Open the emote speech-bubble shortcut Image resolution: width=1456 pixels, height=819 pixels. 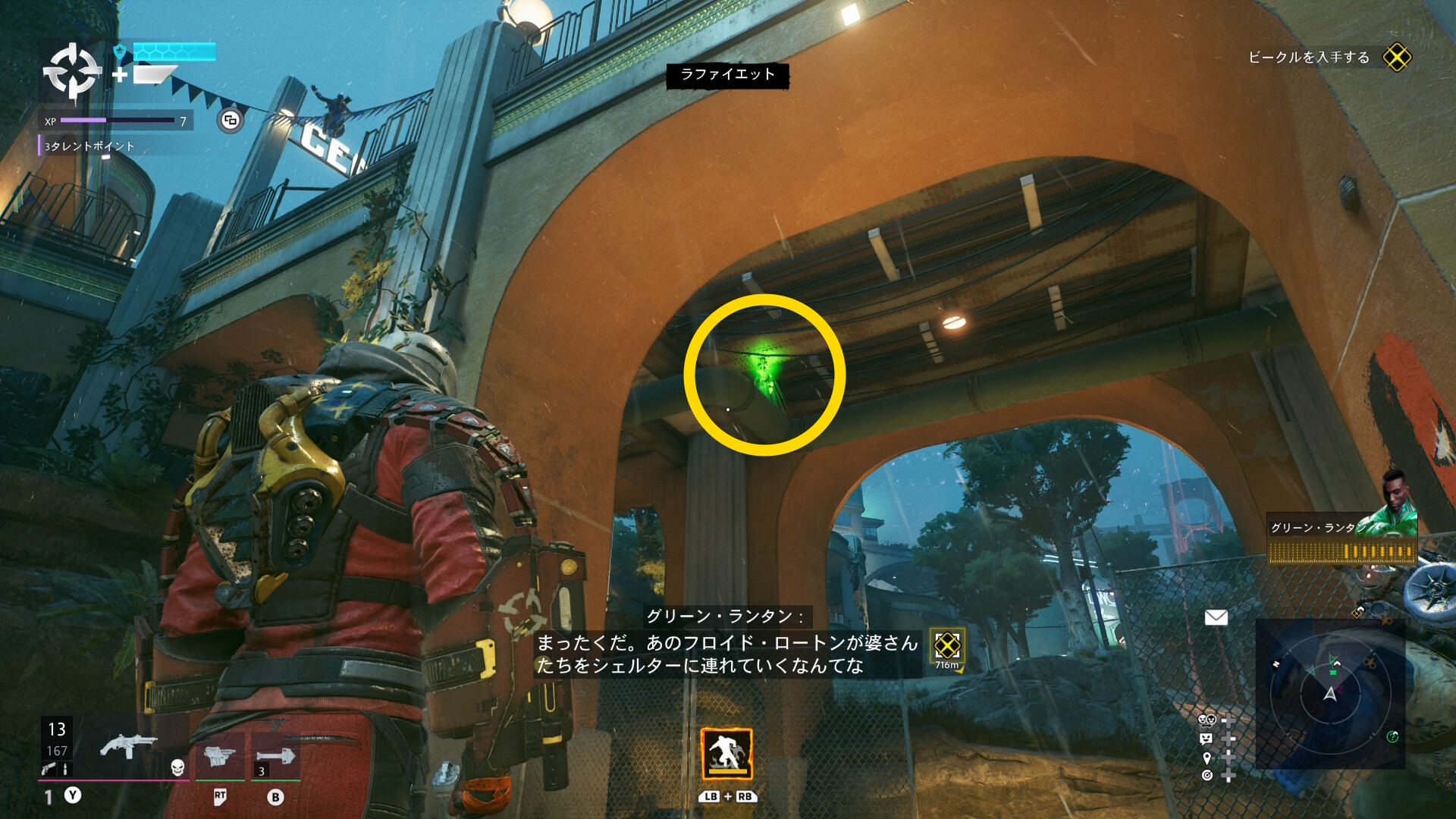click(x=1207, y=739)
